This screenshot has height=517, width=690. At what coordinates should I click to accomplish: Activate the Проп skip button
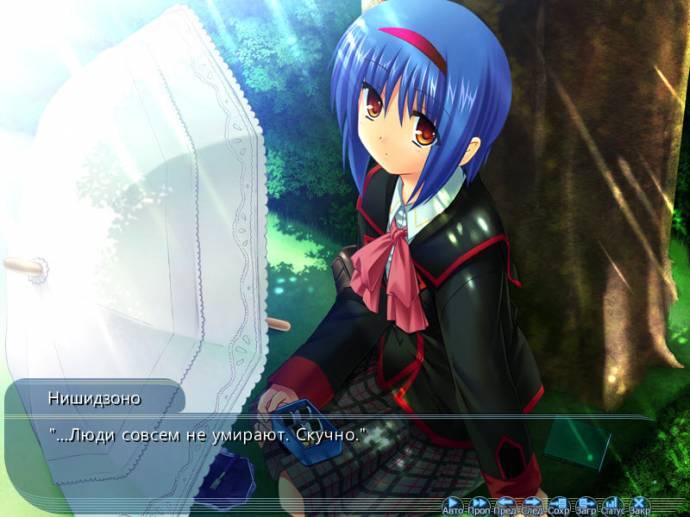(x=479, y=505)
